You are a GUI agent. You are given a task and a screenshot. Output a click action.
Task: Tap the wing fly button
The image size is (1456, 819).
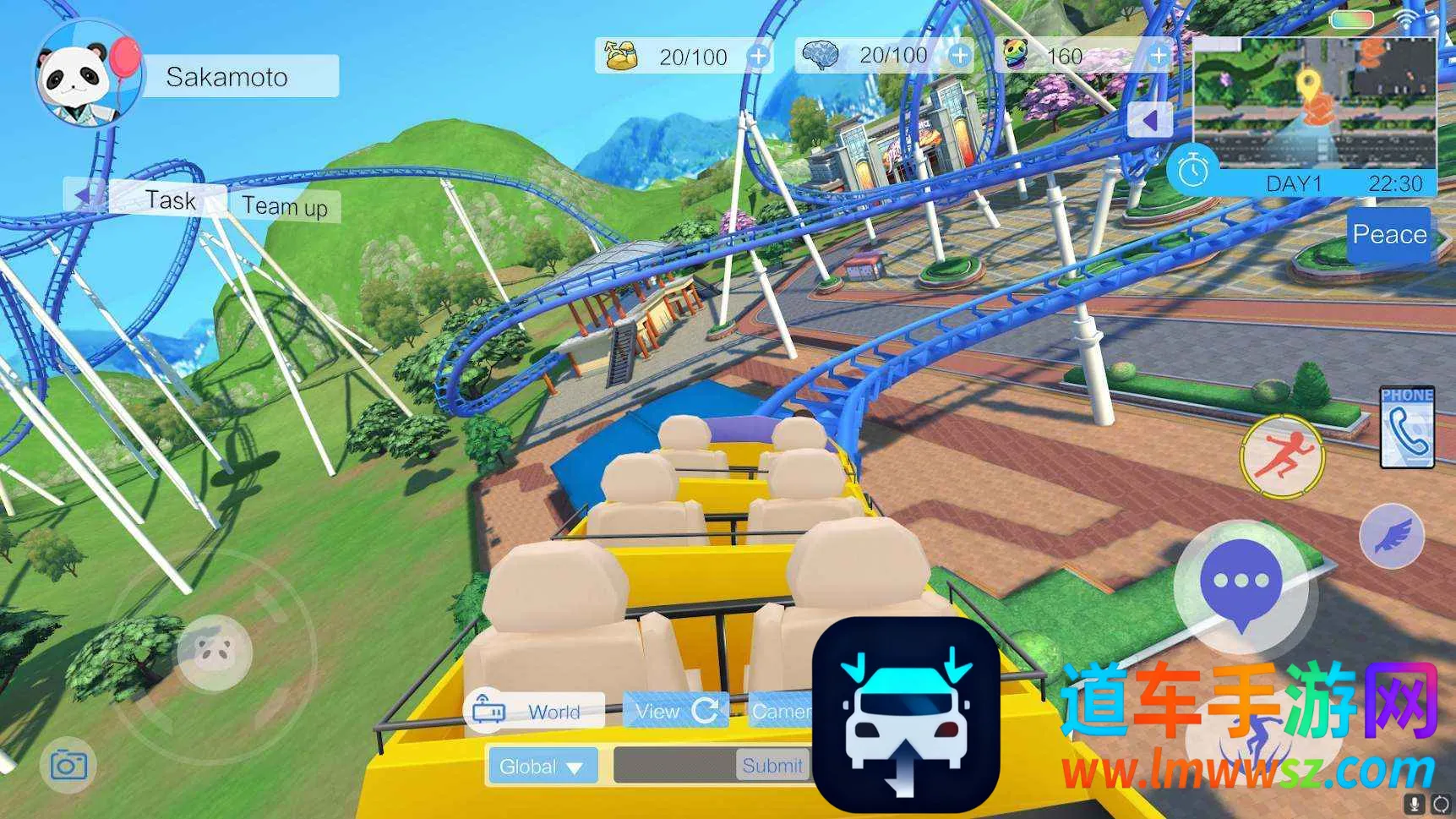pos(1391,536)
